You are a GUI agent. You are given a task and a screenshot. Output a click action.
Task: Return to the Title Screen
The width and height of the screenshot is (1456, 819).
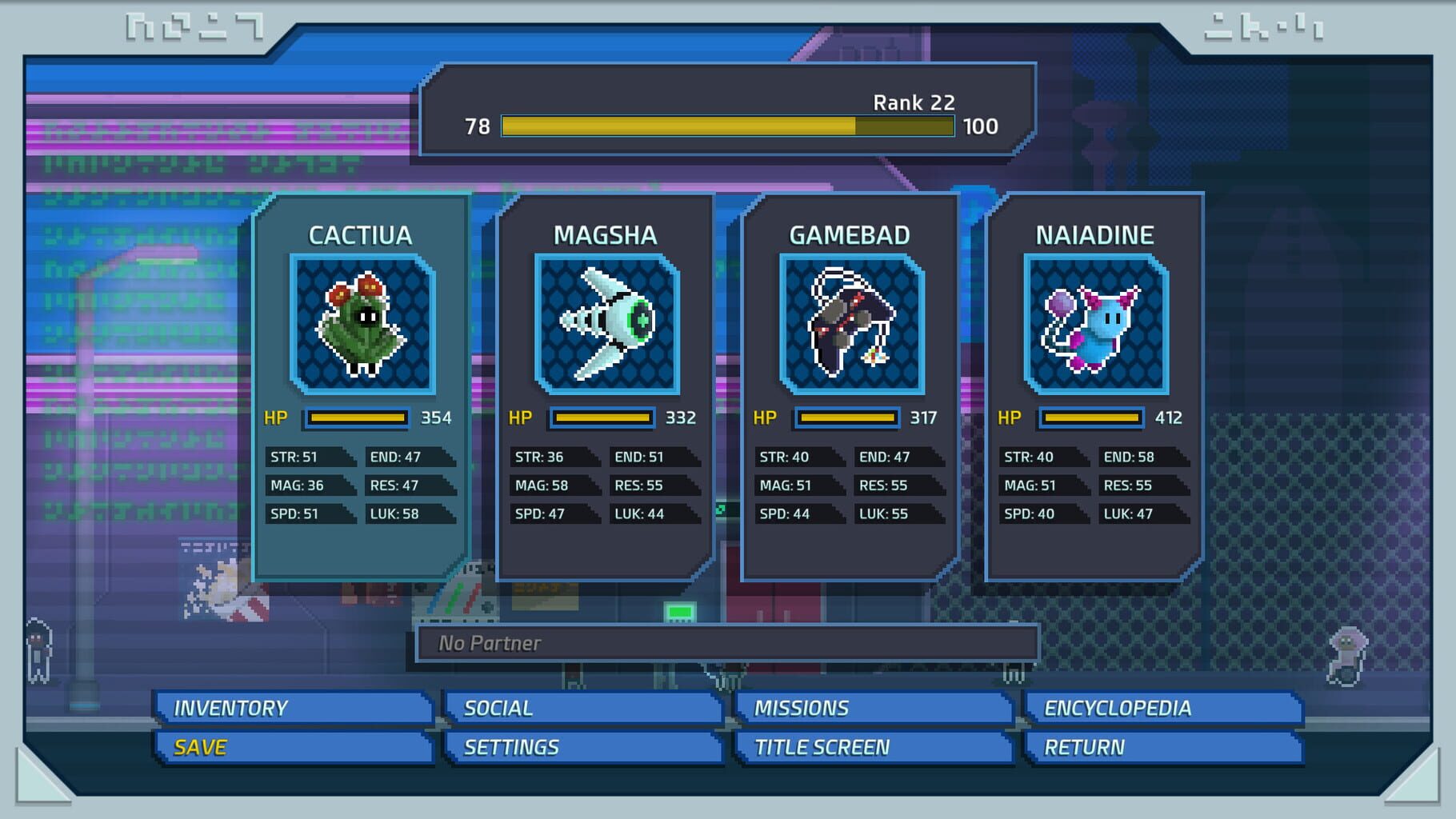pos(874,747)
